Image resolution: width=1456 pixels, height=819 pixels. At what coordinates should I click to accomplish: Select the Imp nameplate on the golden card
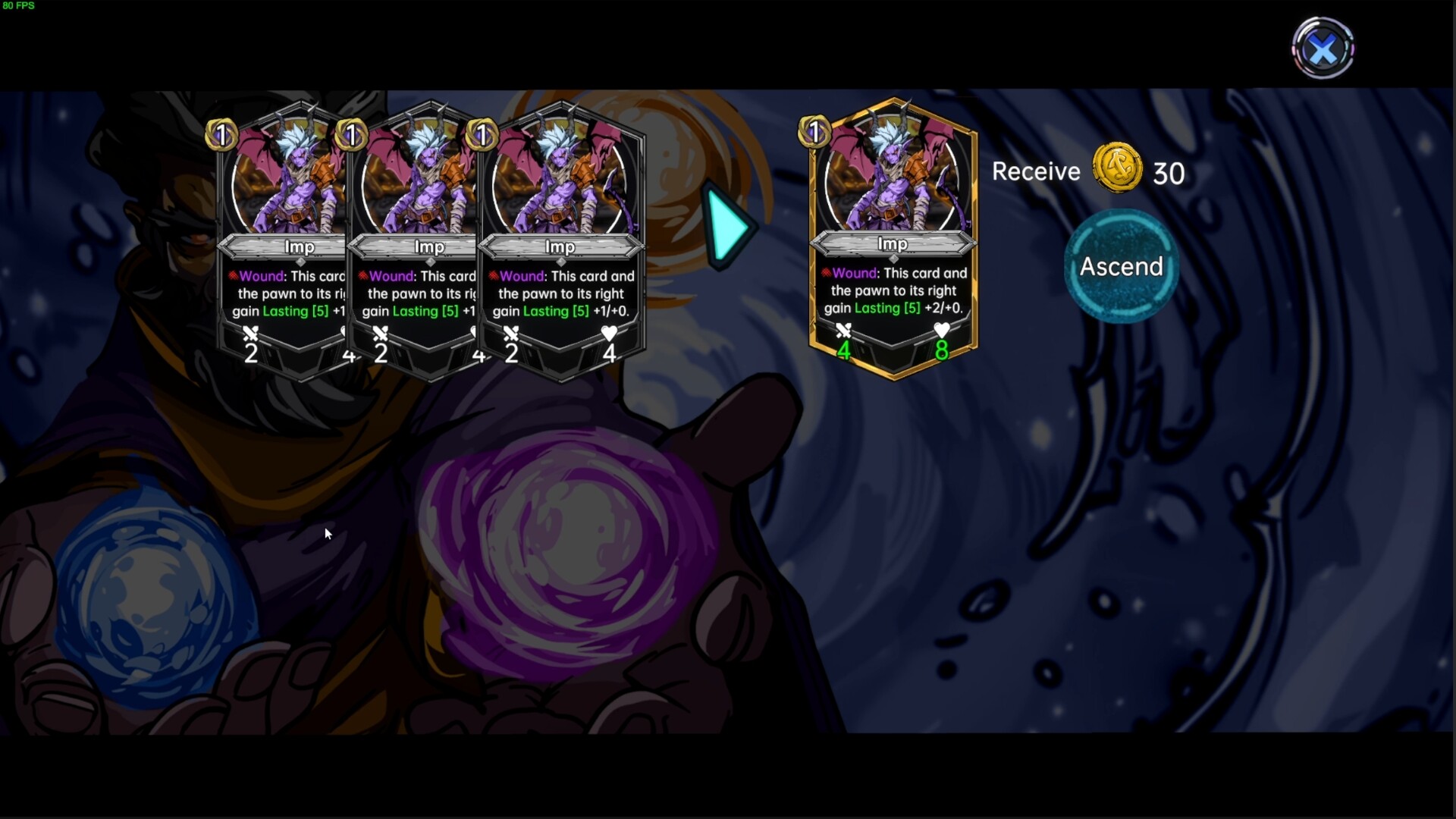[x=893, y=244]
